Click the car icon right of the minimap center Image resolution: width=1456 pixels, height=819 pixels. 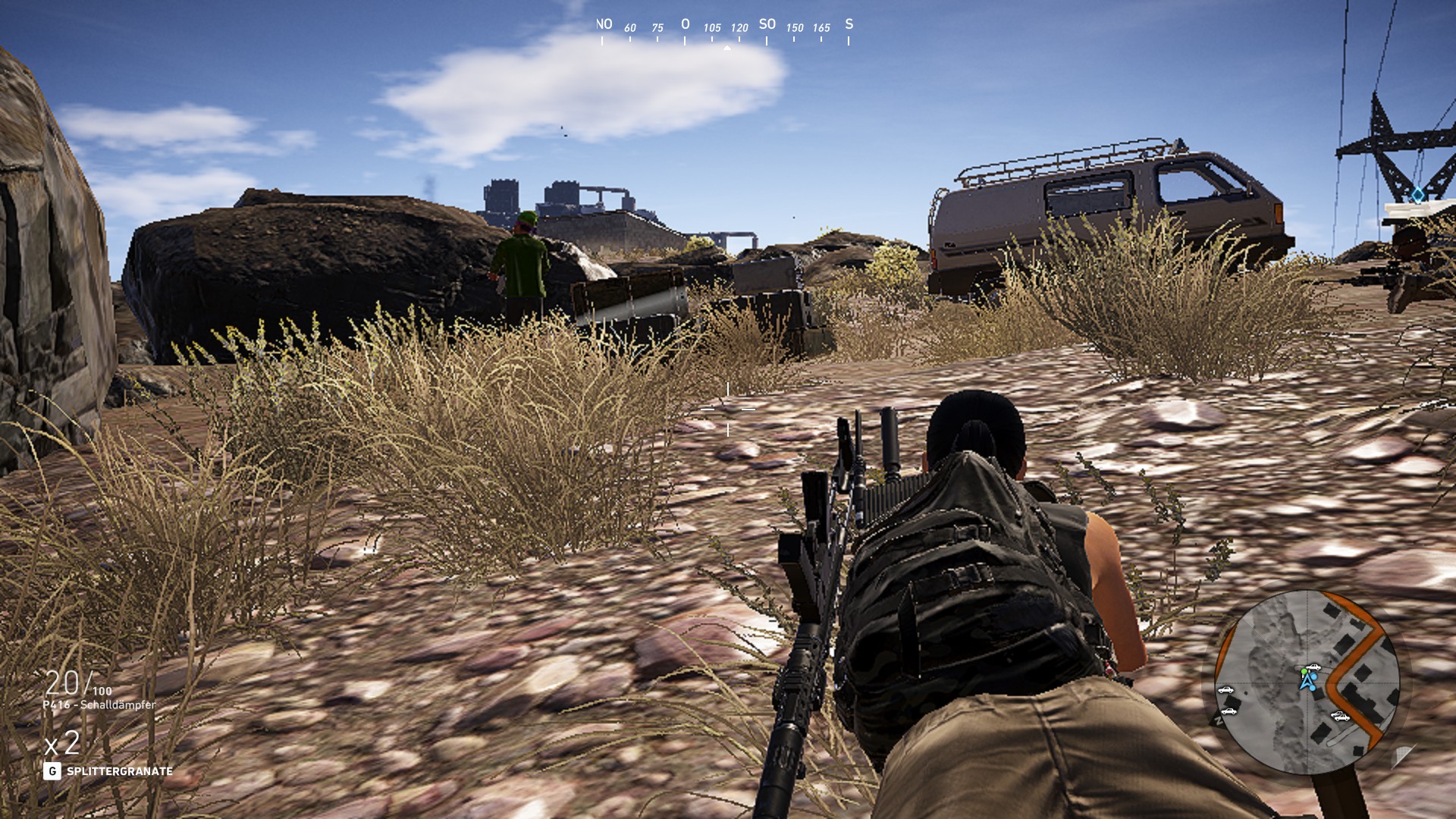[x=1340, y=717]
